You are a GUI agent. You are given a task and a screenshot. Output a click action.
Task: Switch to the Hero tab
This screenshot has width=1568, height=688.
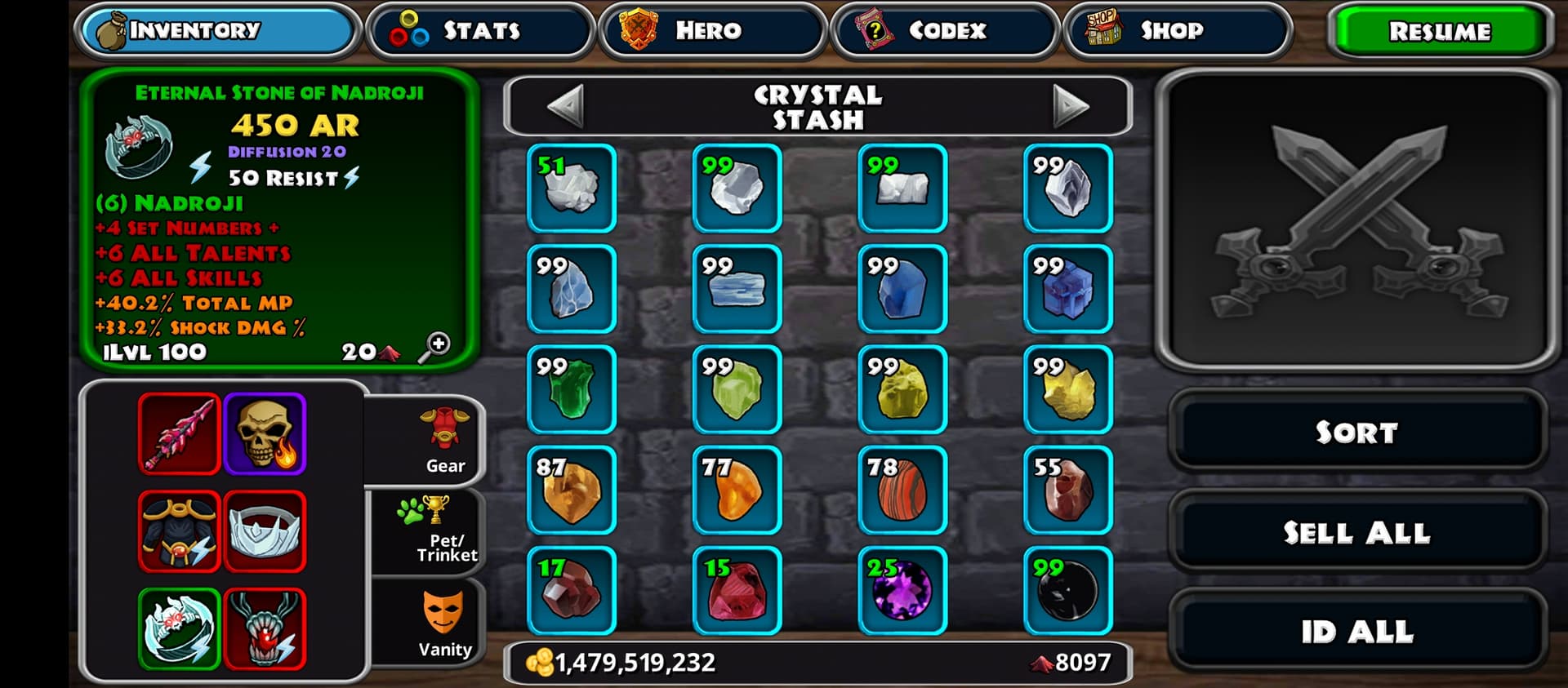tap(710, 31)
